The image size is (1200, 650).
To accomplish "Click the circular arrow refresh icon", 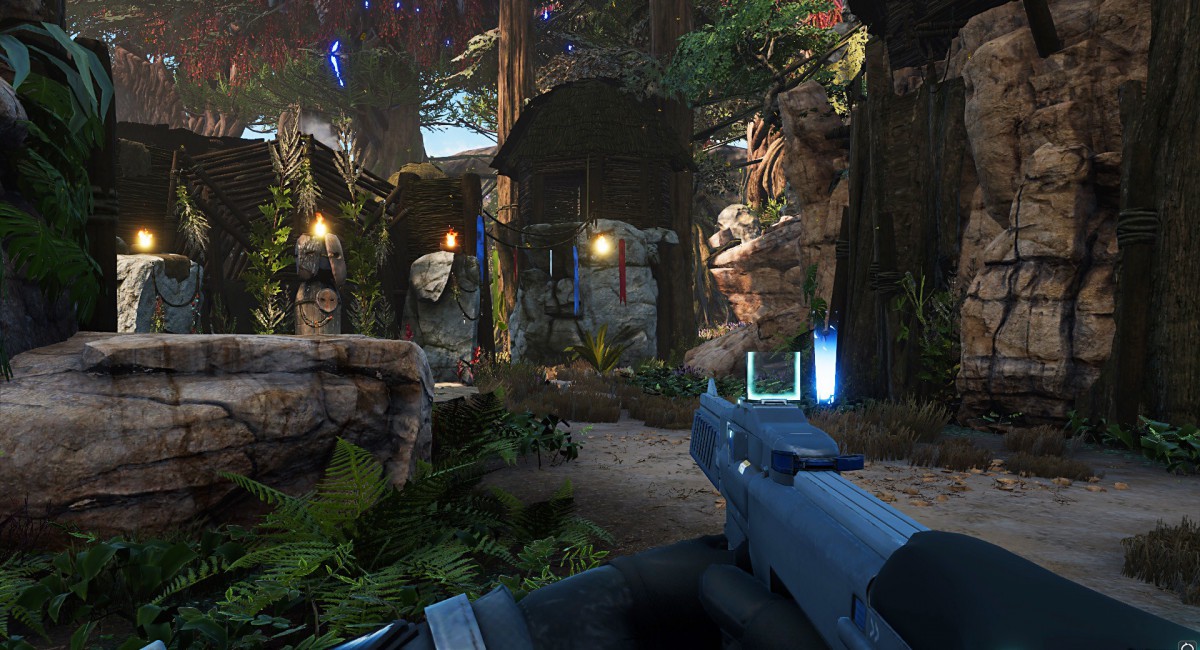I will (1187, 646).
